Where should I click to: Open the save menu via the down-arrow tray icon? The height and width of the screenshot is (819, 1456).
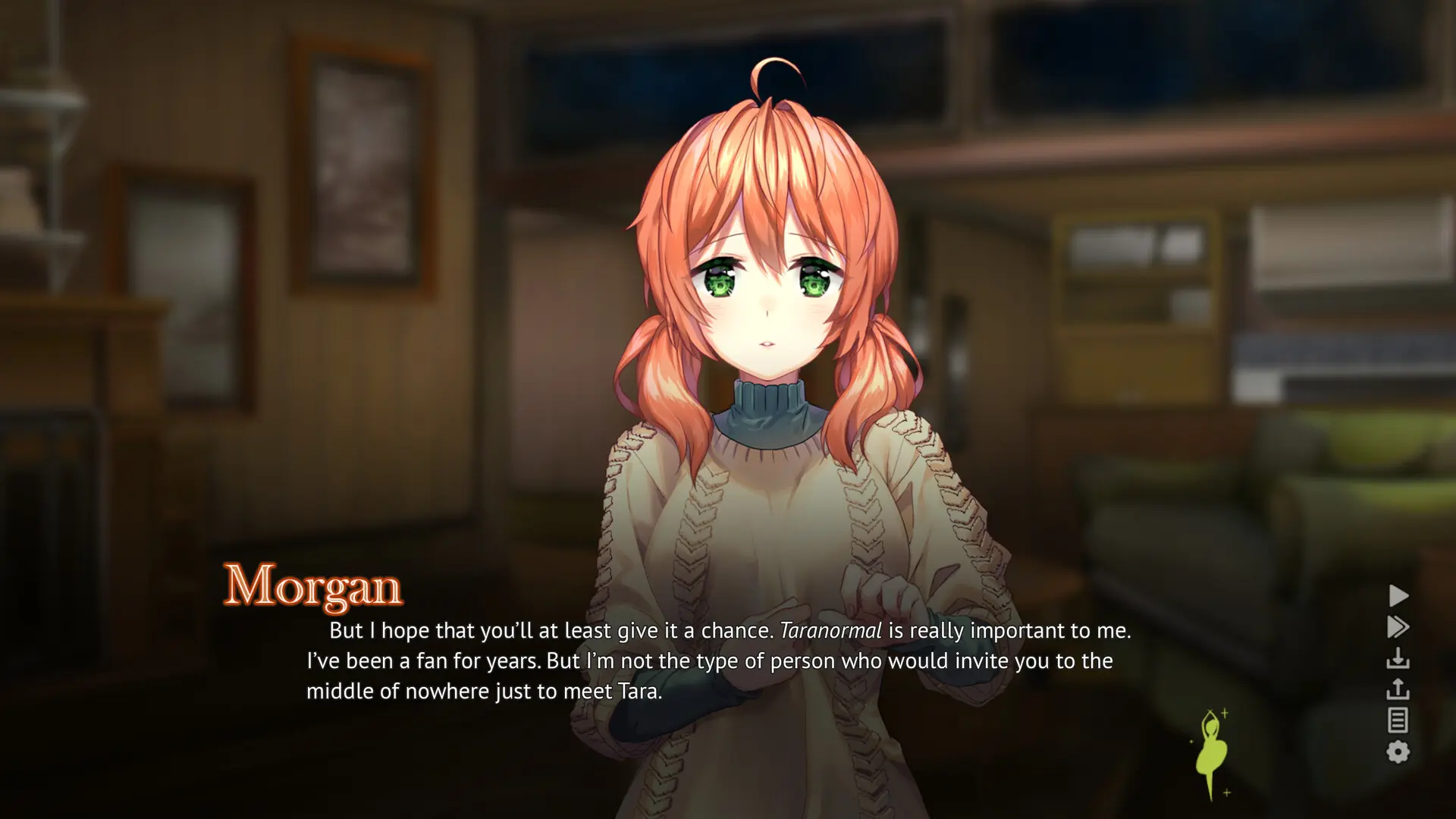(x=1398, y=658)
